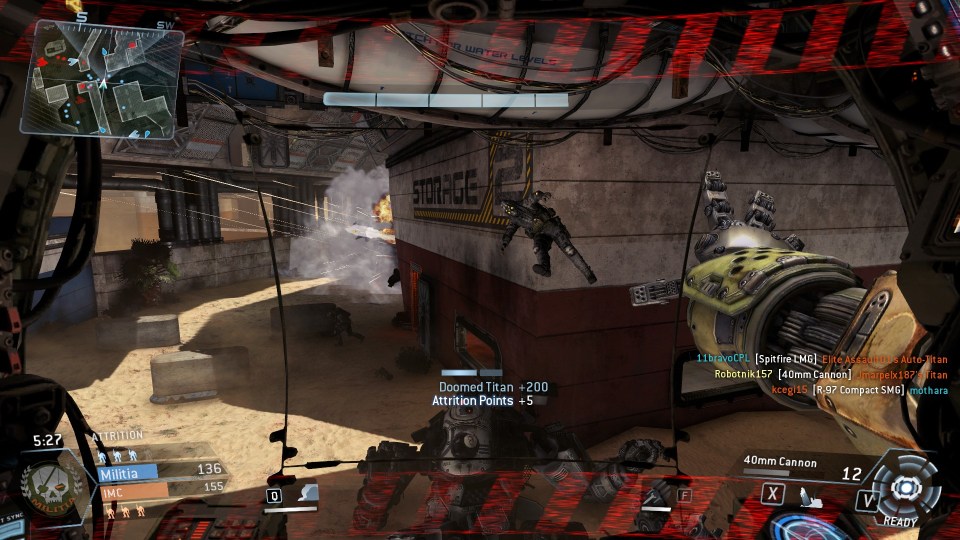Select the 40mm Cannon weapon label

click(780, 463)
